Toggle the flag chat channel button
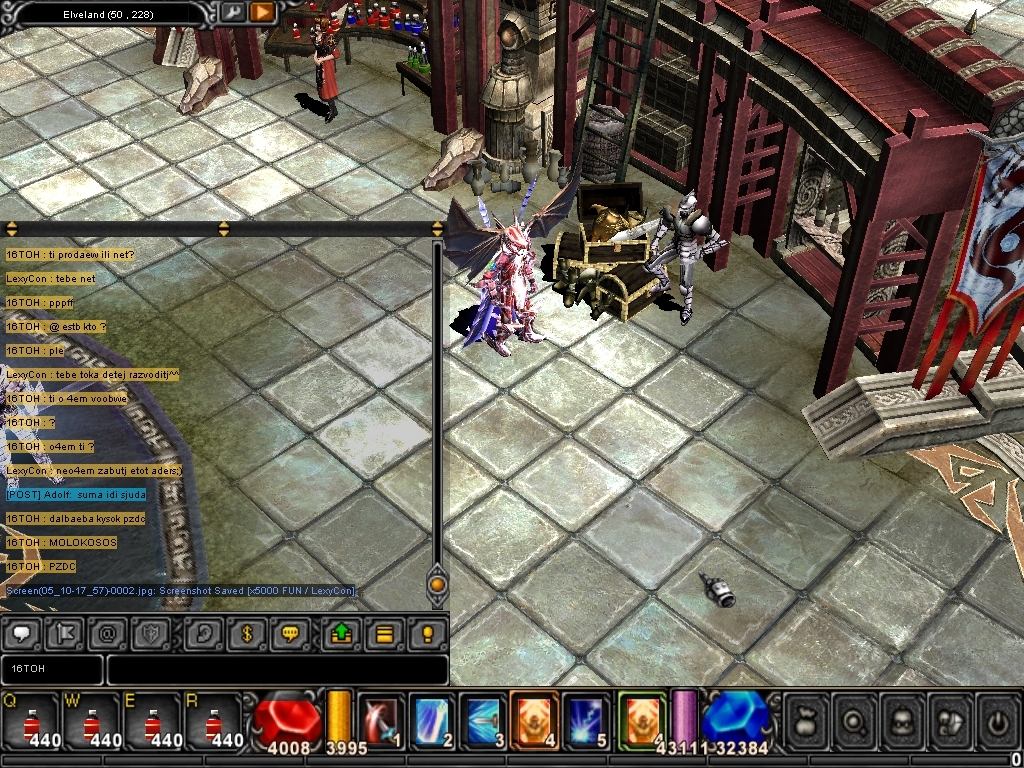Viewport: 1024px width, 768px height. pos(64,633)
